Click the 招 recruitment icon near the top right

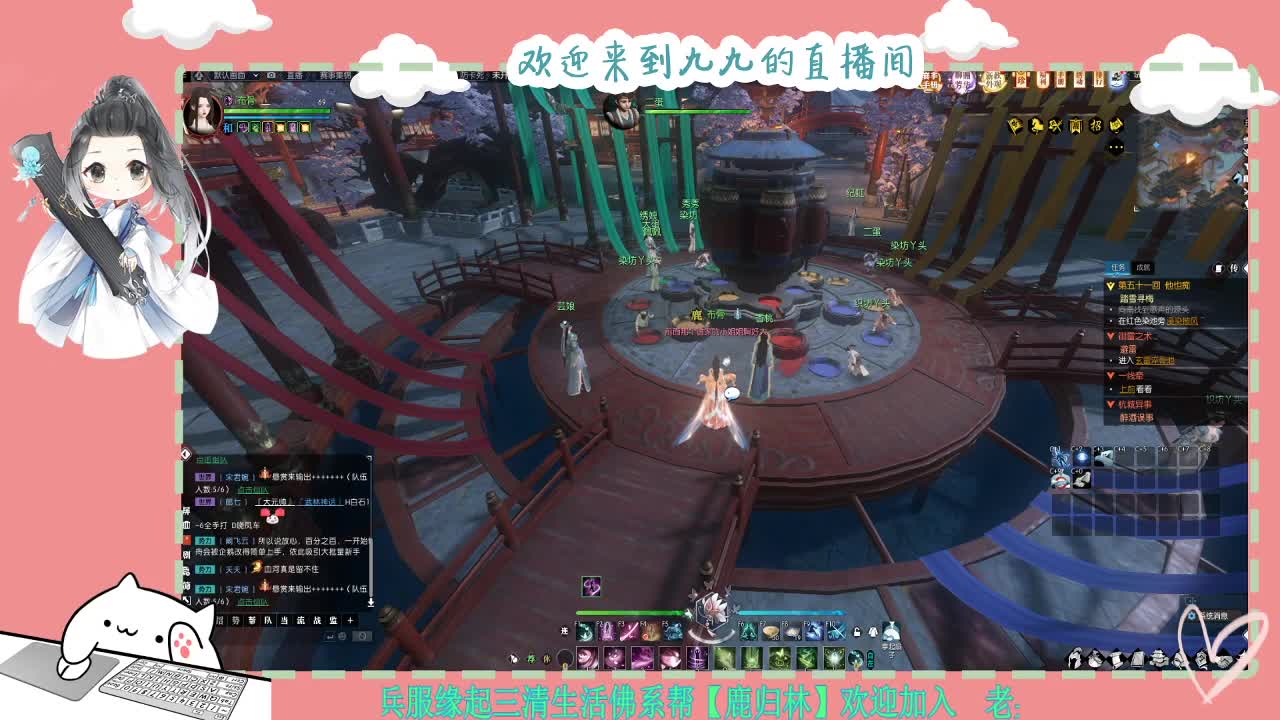pyautogui.click(x=1096, y=126)
